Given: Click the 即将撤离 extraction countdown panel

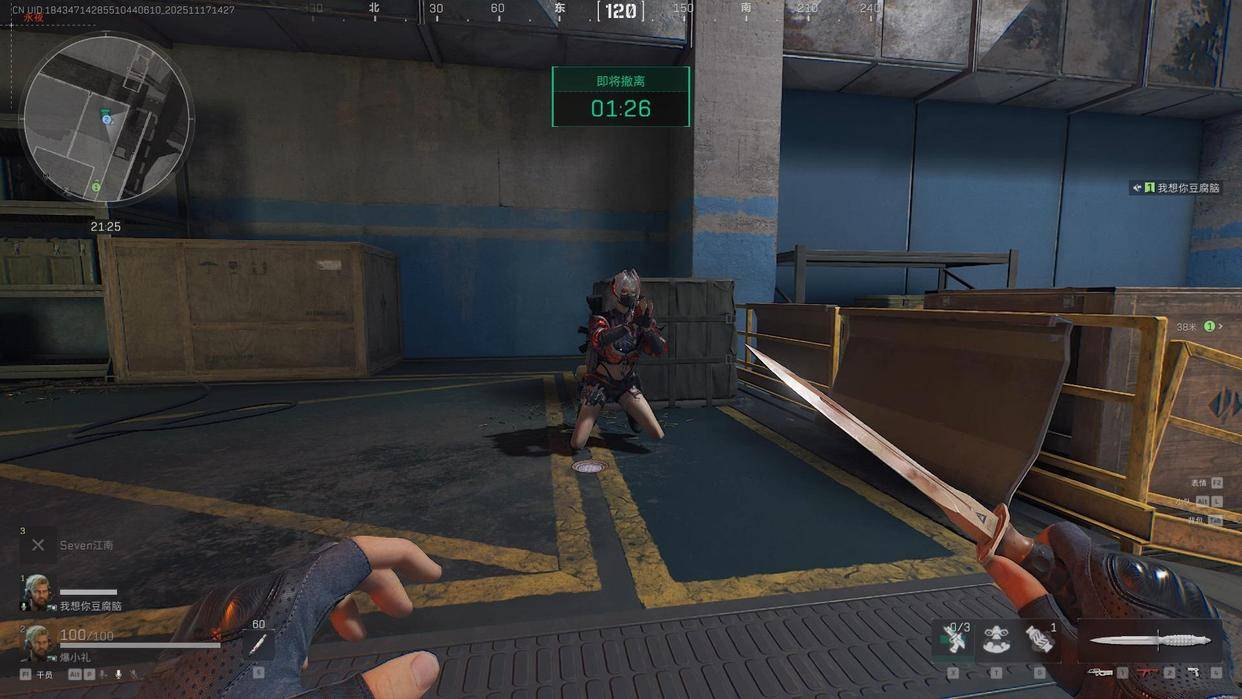Looking at the screenshot, I should (x=620, y=97).
